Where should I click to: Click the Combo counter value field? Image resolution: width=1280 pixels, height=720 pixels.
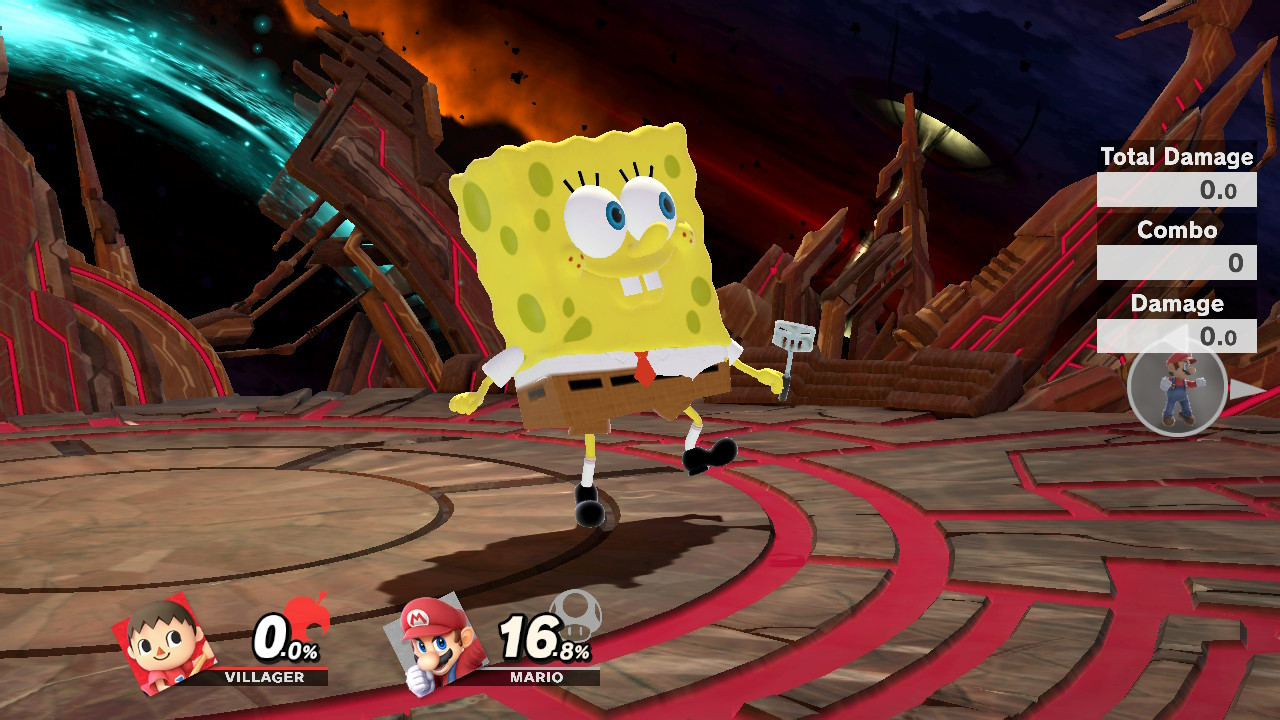(1176, 262)
